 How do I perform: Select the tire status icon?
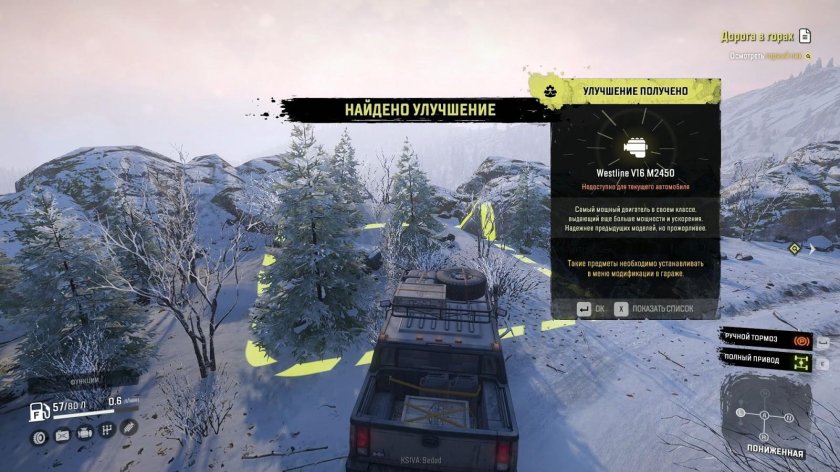[x=39, y=434]
